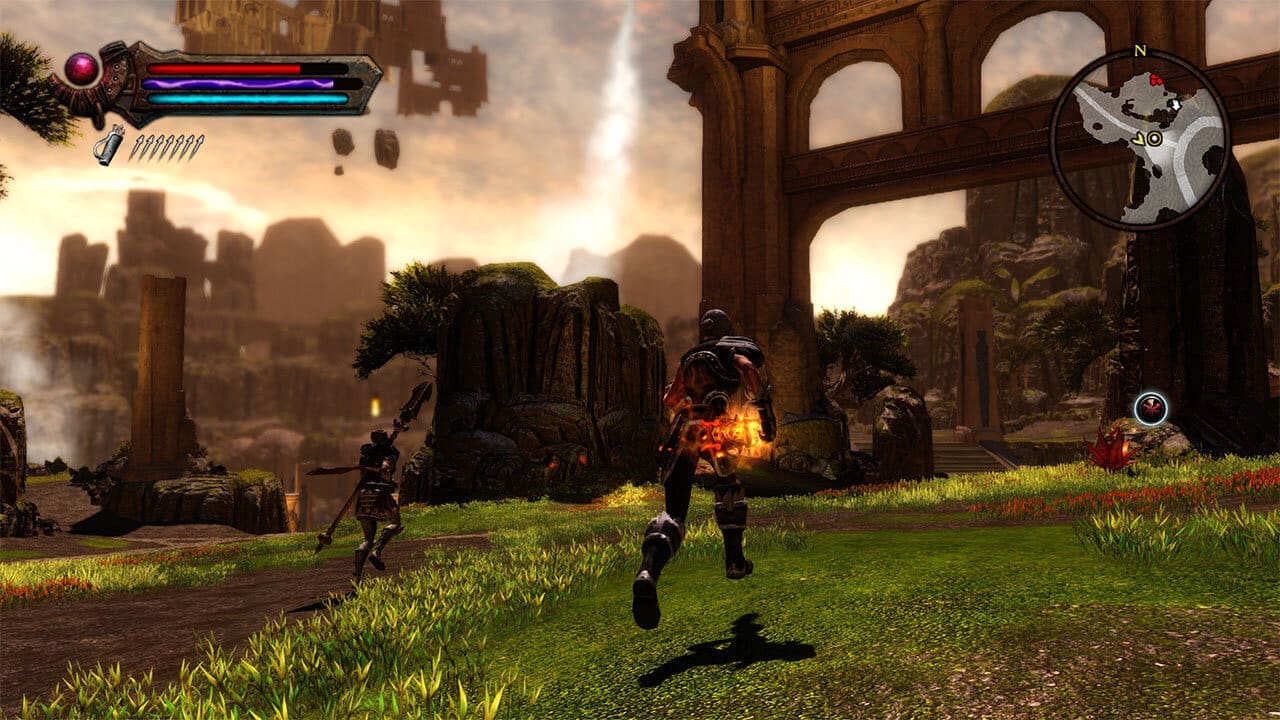Click the circular marker above the red plant
Viewport: 1280px width, 720px height.
pos(1151,408)
